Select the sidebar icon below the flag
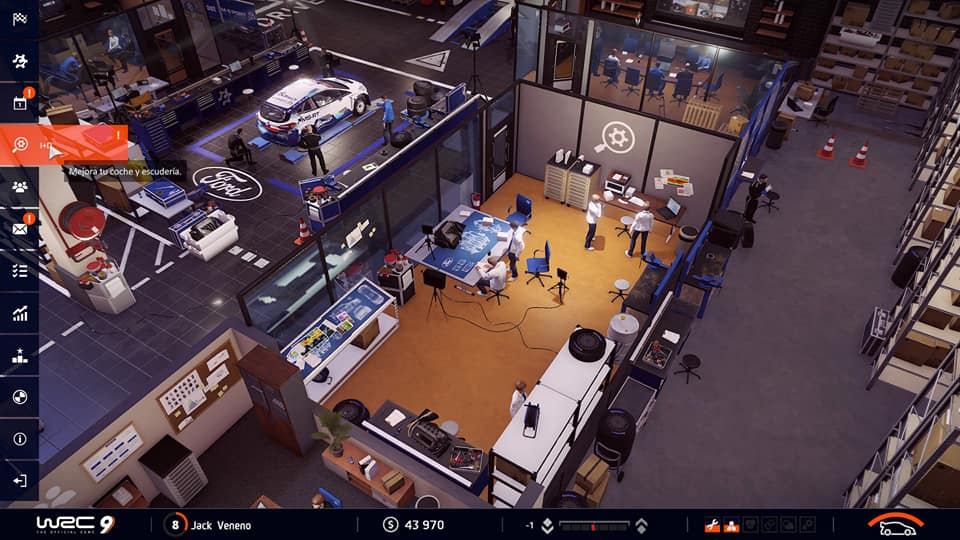960x540 pixels. tap(19, 60)
